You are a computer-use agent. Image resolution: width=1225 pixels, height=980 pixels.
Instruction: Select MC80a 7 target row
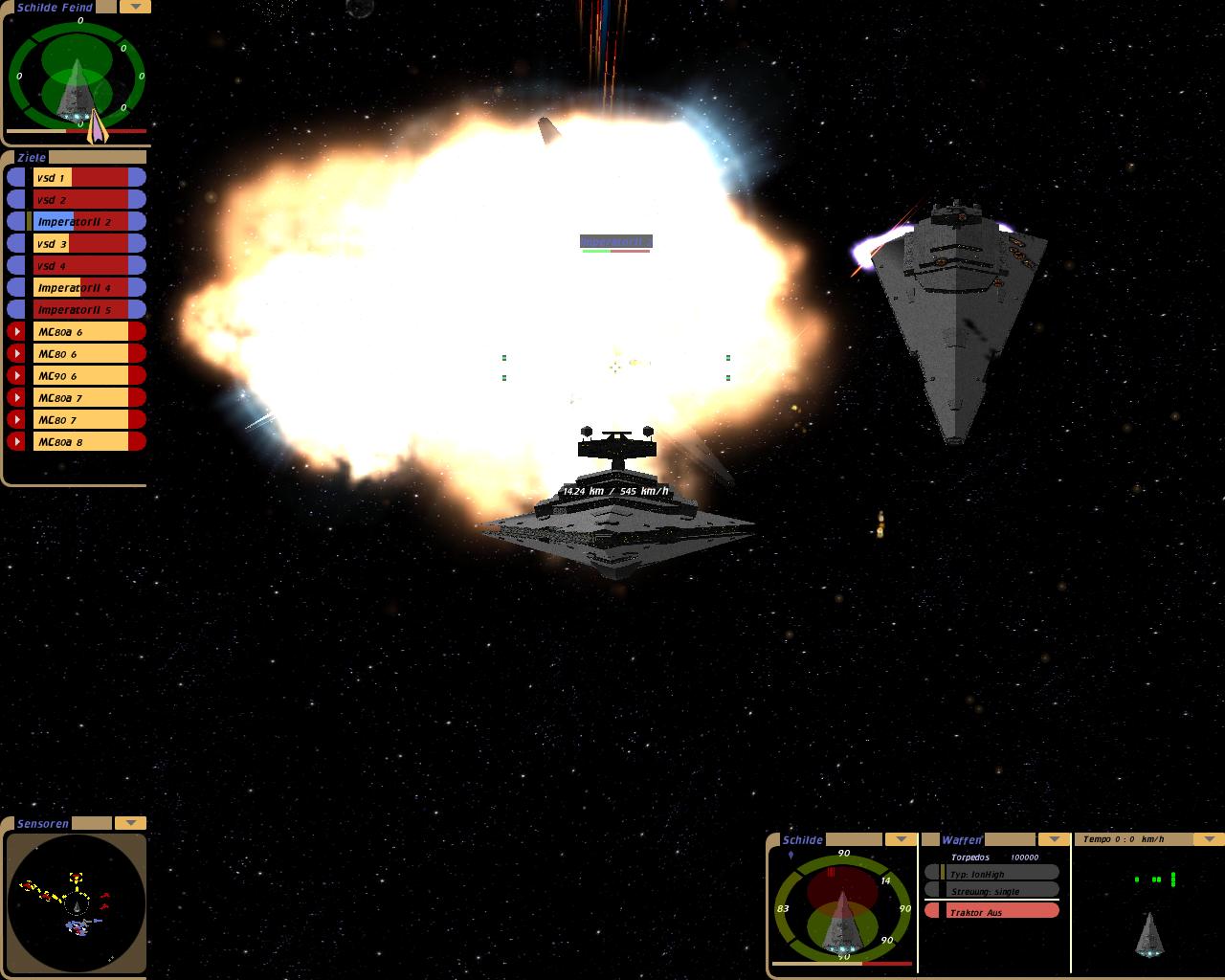tap(80, 397)
